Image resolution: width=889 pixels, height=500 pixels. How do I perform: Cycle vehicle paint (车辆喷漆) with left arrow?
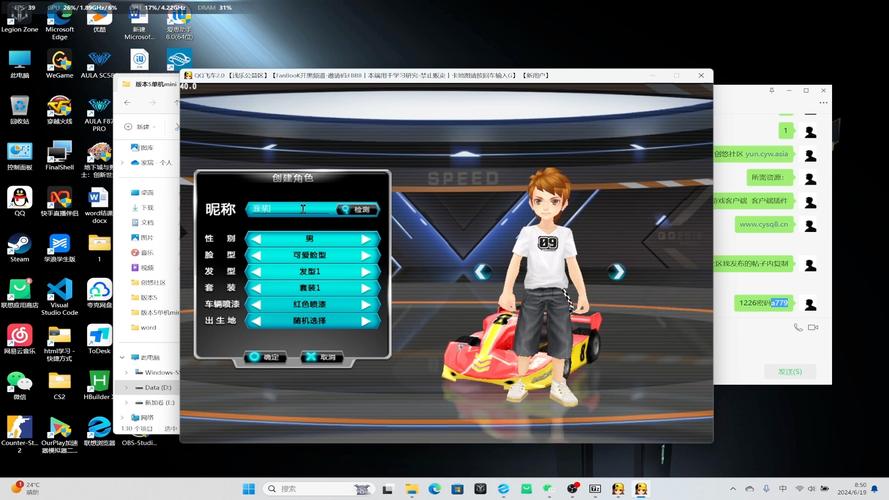[256, 304]
